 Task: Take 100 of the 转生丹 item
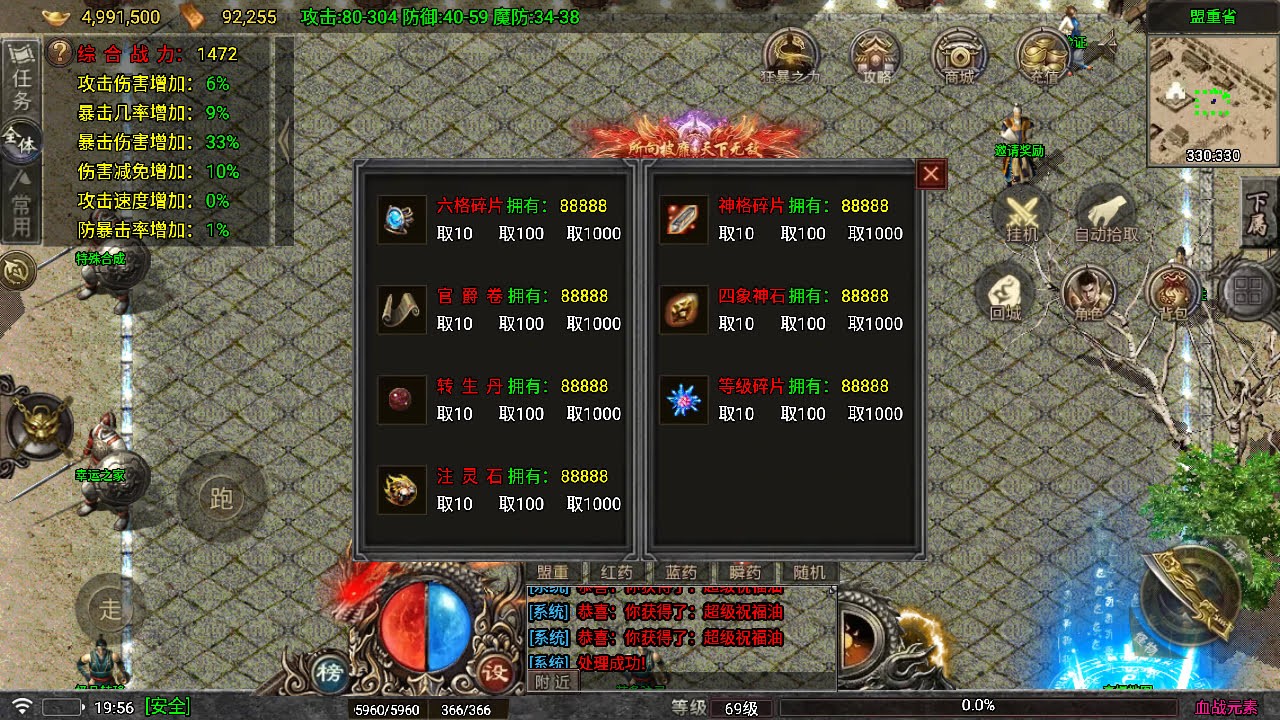[x=521, y=414]
